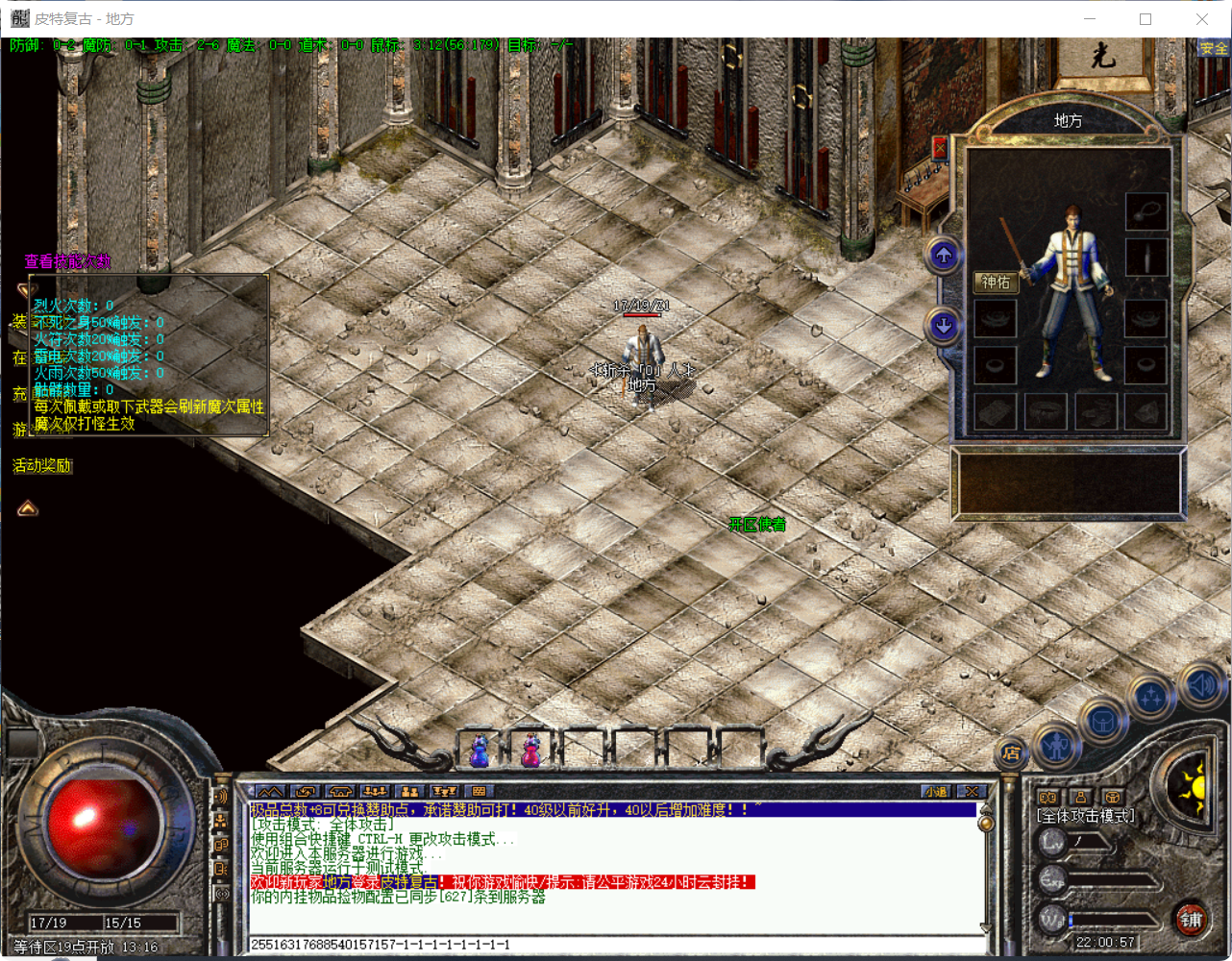Click the glasses icon above attack mode label
Screen dimensions: 1232x961
click(1047, 797)
